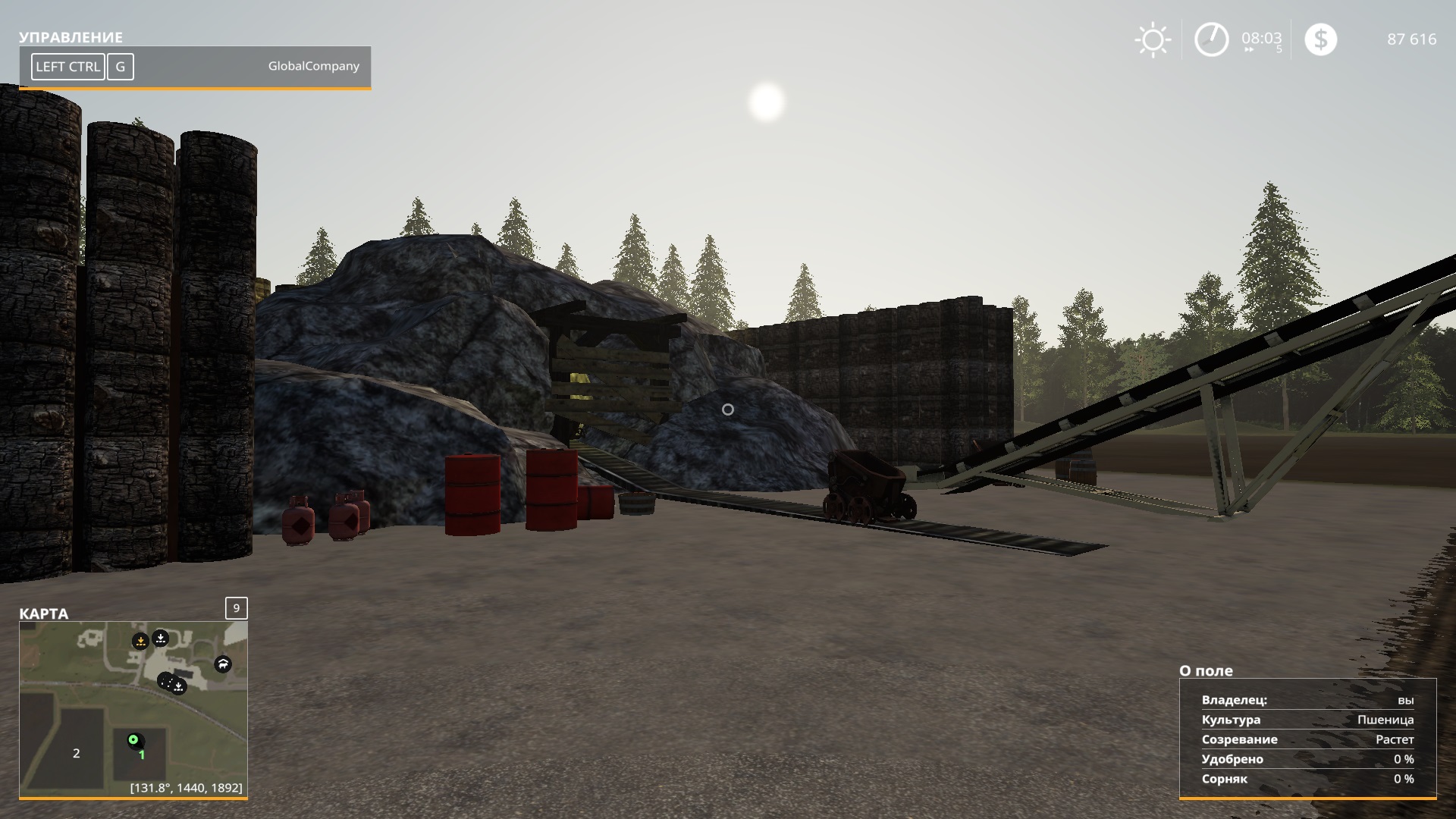Image resolution: width=1456 pixels, height=819 pixels.
Task: Open the clock time icon
Action: [1211, 39]
